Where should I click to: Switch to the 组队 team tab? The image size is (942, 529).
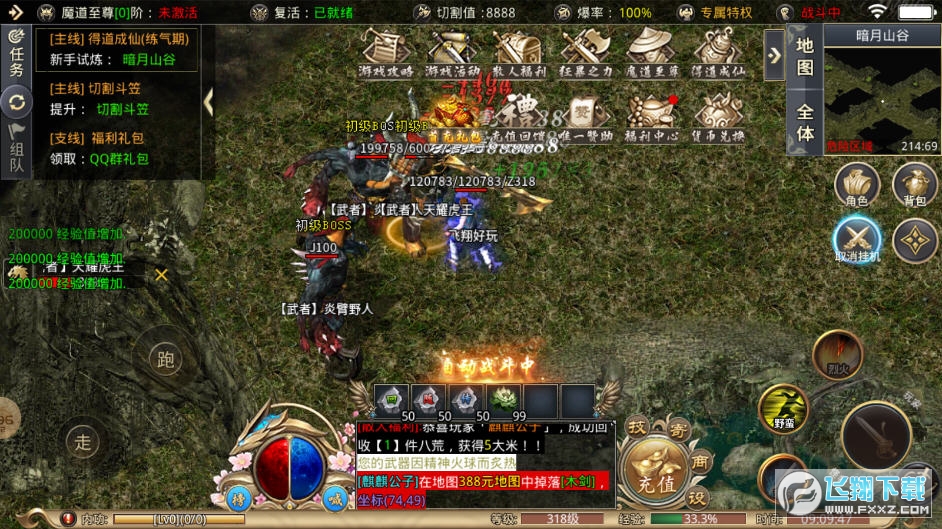tap(16, 152)
